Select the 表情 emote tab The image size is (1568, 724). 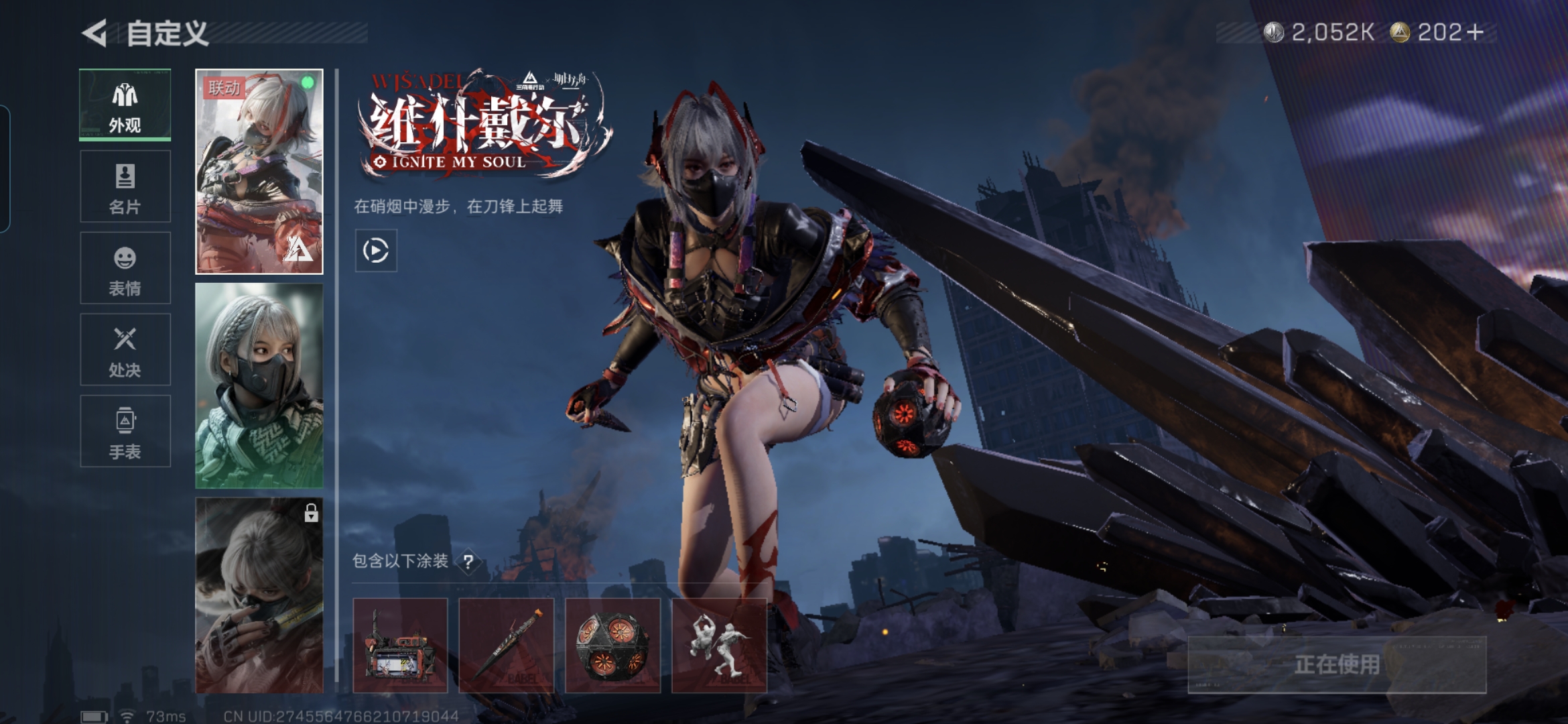click(125, 268)
